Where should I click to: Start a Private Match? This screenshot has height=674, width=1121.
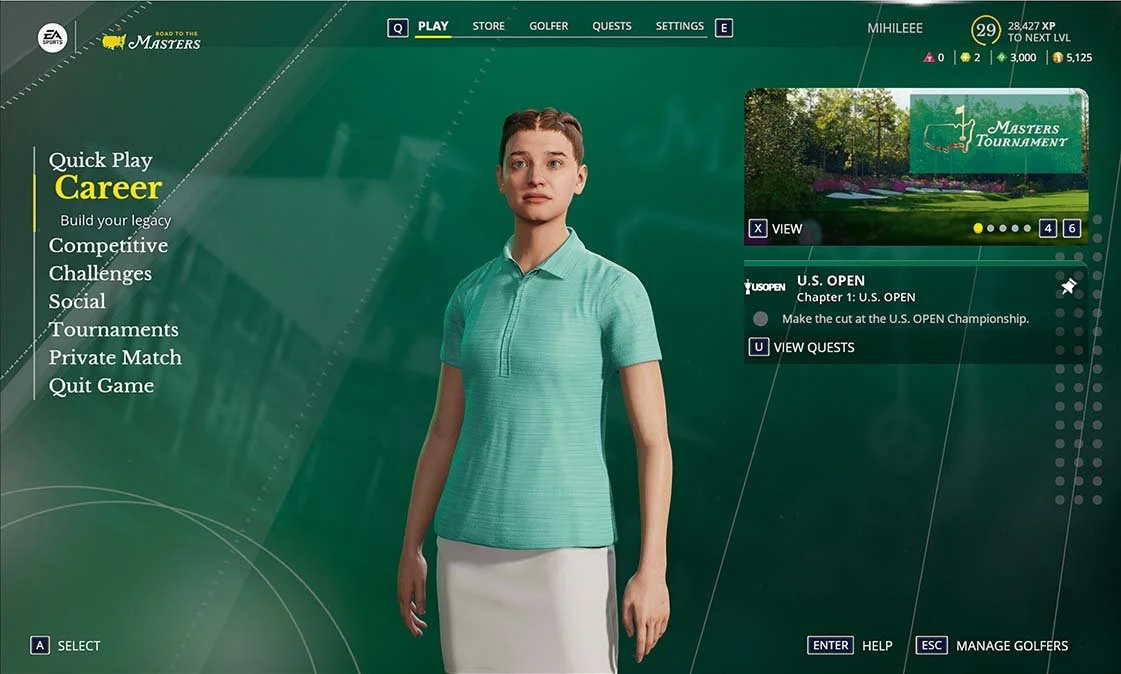pos(115,357)
